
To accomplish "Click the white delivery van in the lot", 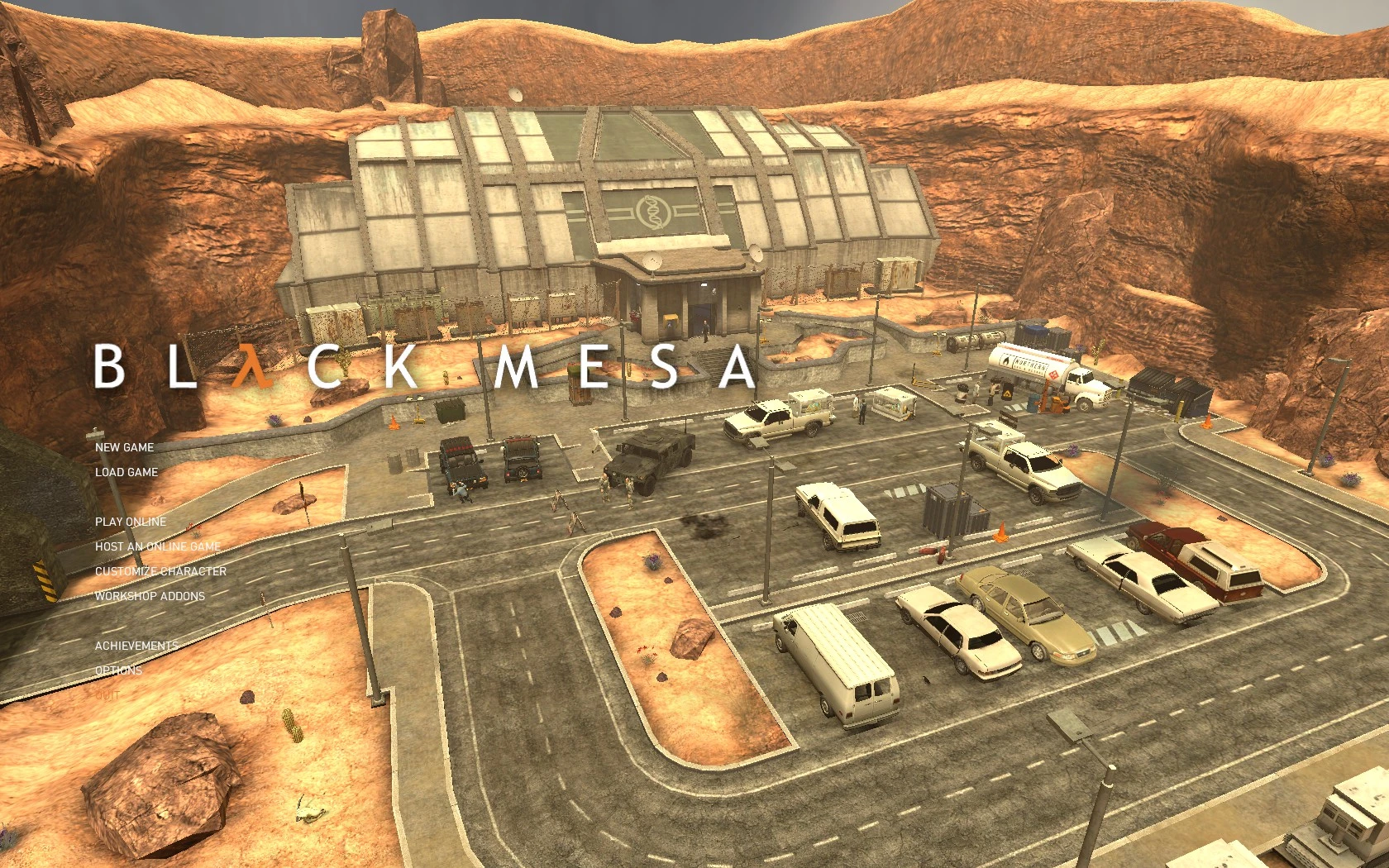I will pyautogui.click(x=835, y=661).
